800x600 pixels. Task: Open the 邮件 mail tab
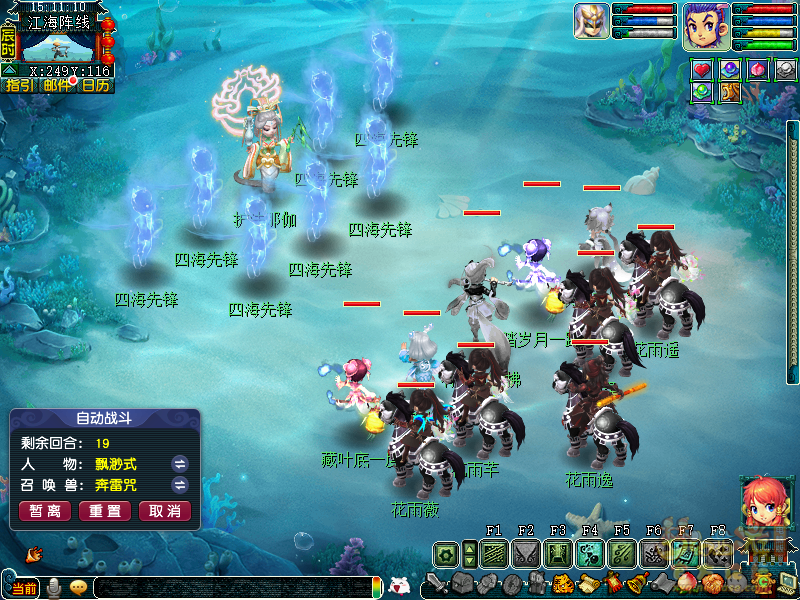coord(58,86)
